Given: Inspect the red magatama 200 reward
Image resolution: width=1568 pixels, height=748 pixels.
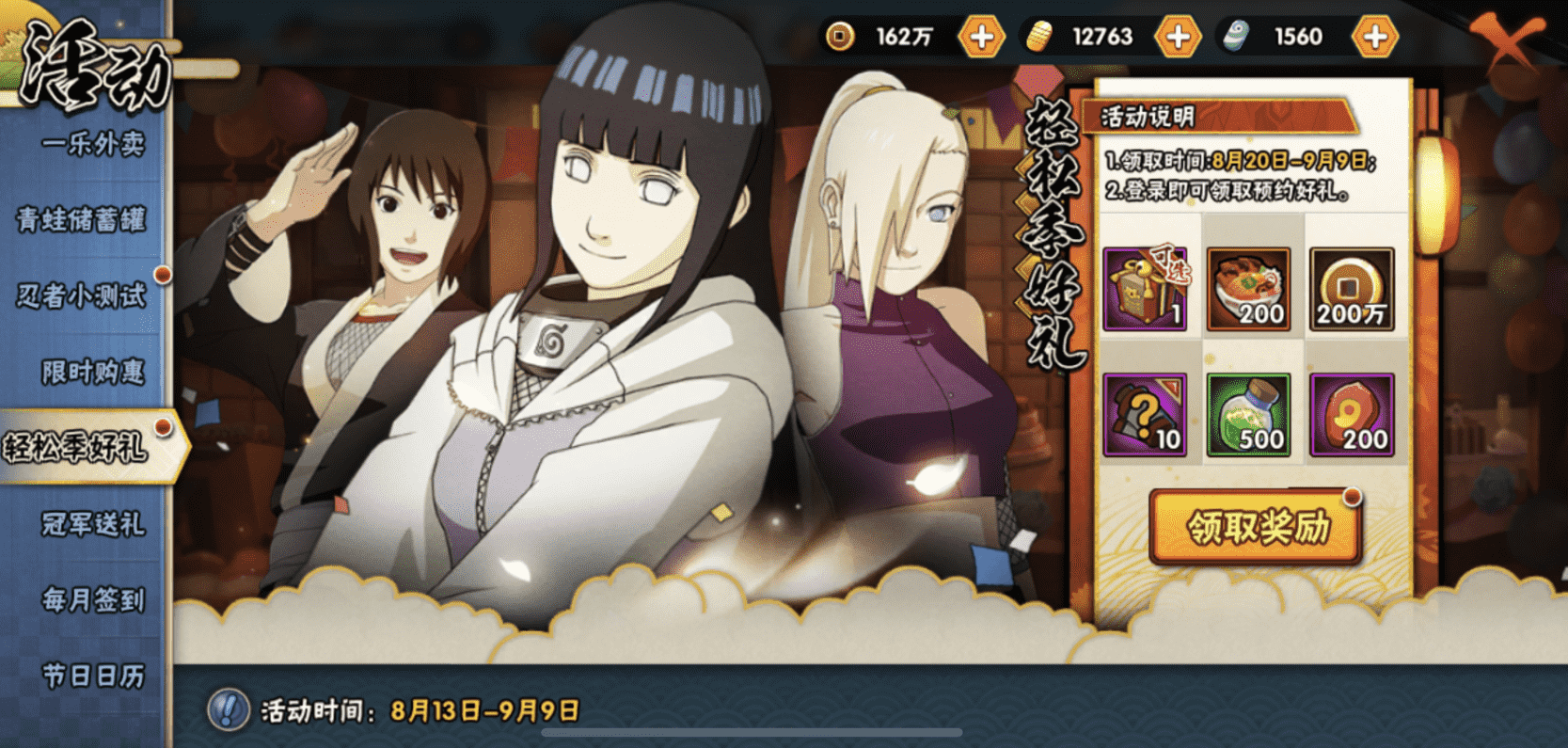Looking at the screenshot, I should pyautogui.click(x=1352, y=415).
